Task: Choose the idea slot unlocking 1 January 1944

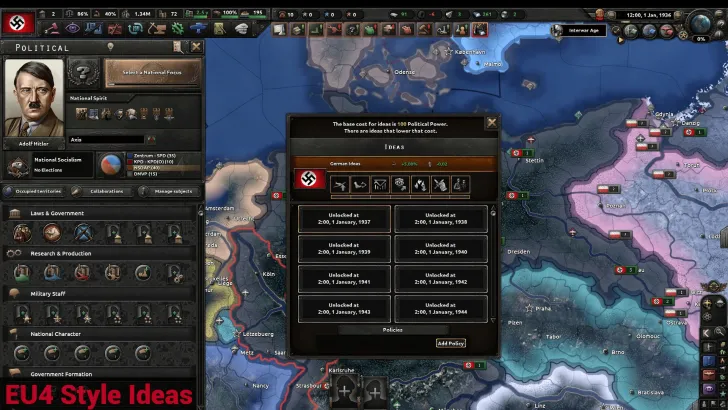Action: [441, 308]
